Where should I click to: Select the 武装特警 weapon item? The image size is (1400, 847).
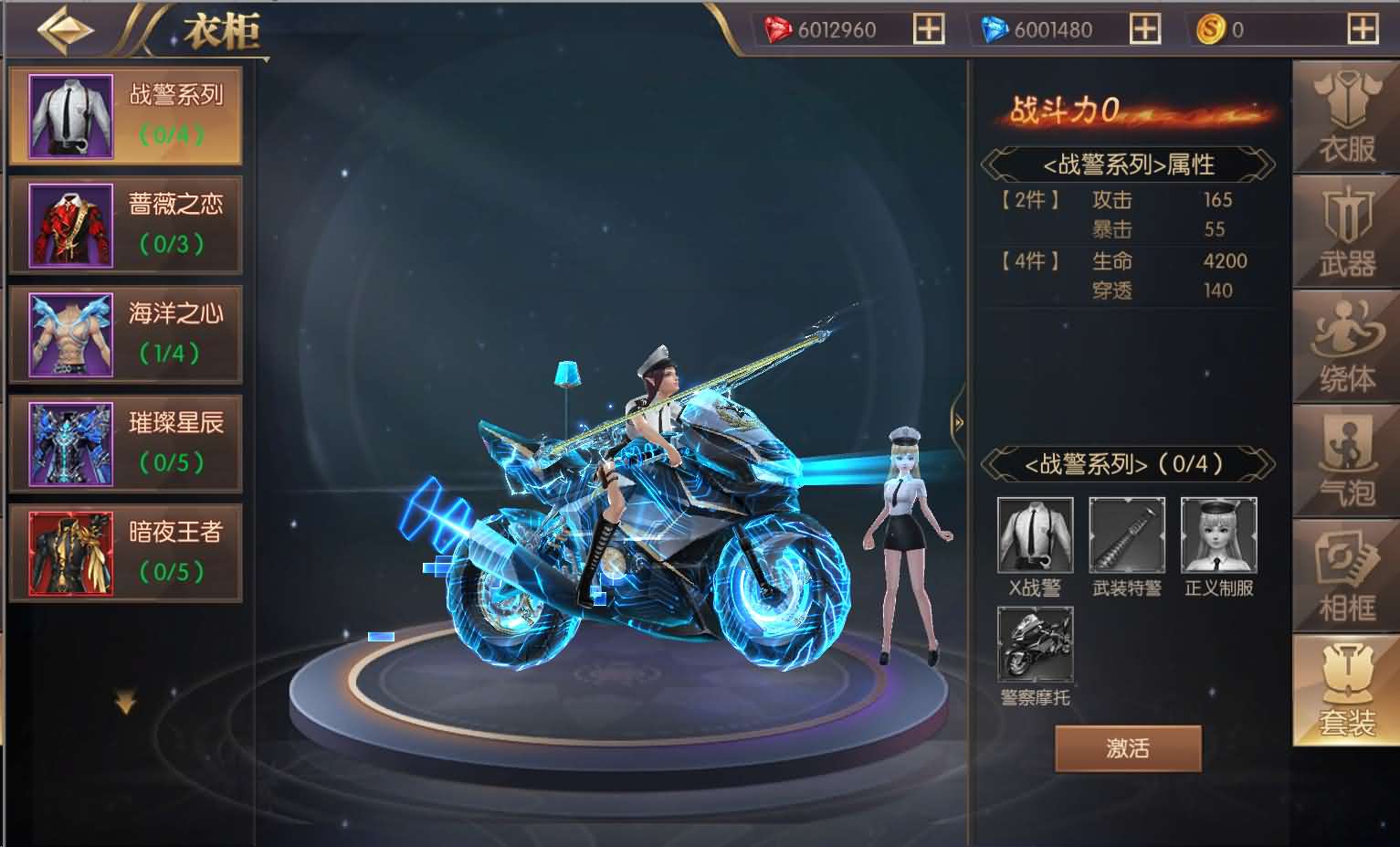(x=1126, y=536)
